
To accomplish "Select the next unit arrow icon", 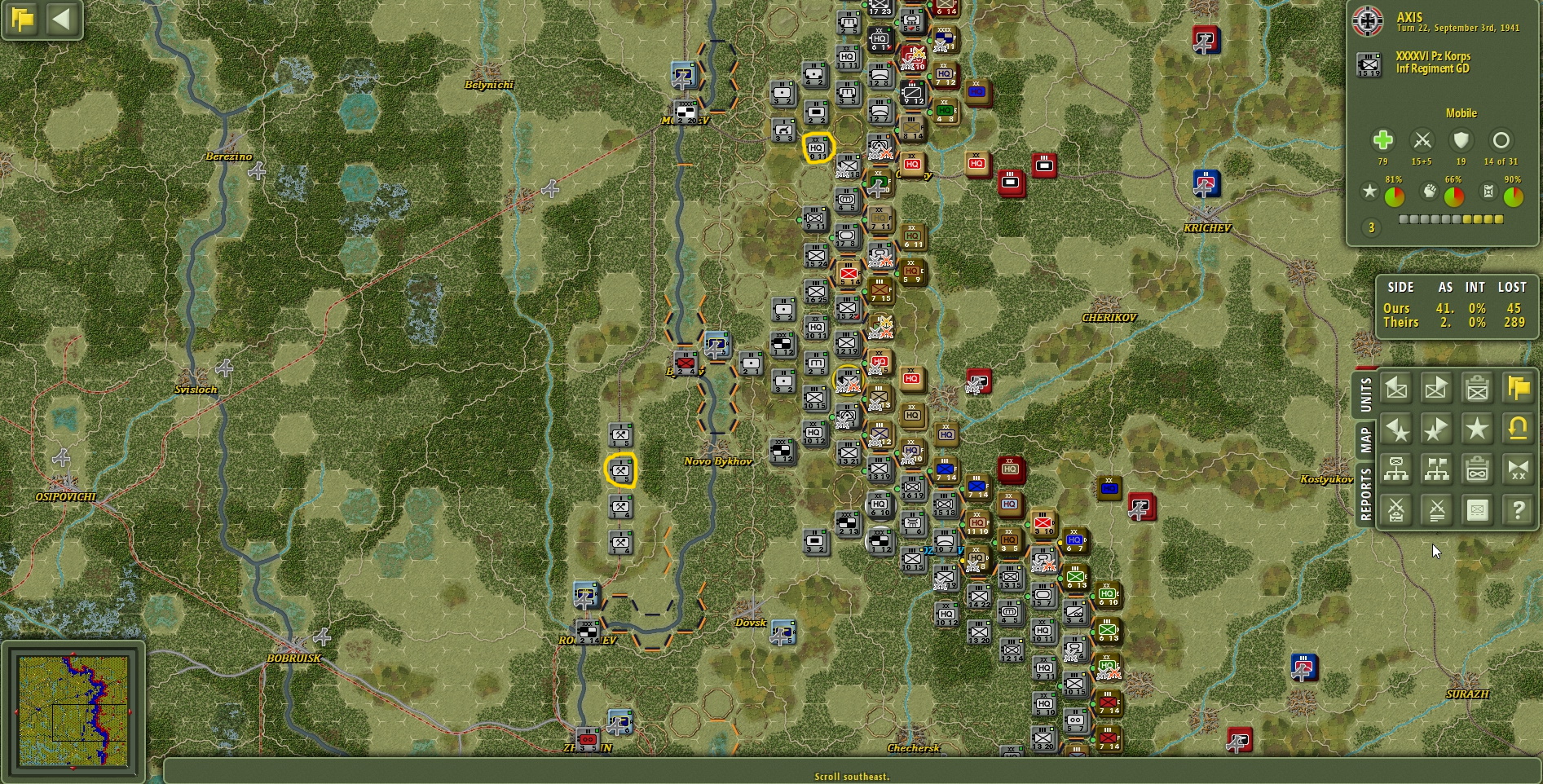I will tap(1436, 389).
